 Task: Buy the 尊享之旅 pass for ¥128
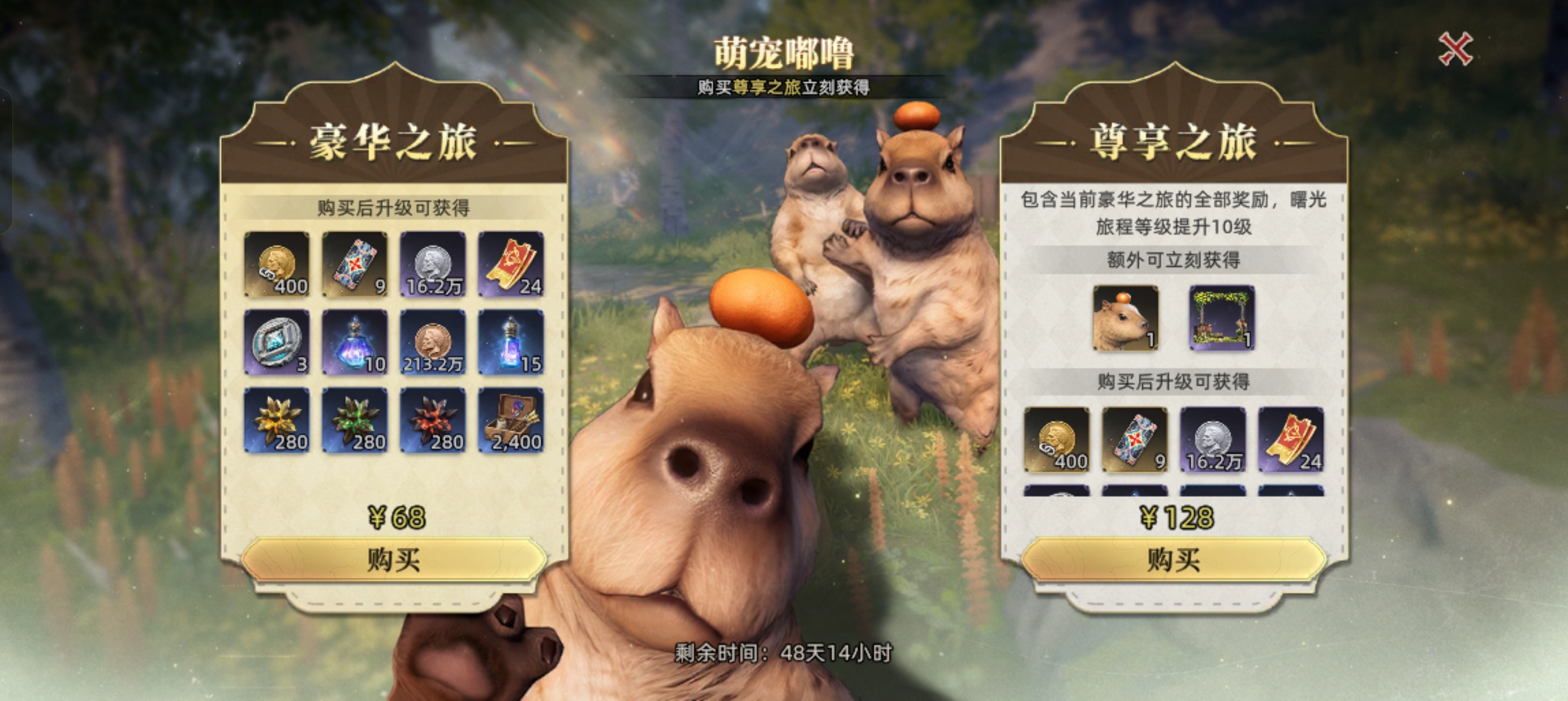click(1174, 560)
